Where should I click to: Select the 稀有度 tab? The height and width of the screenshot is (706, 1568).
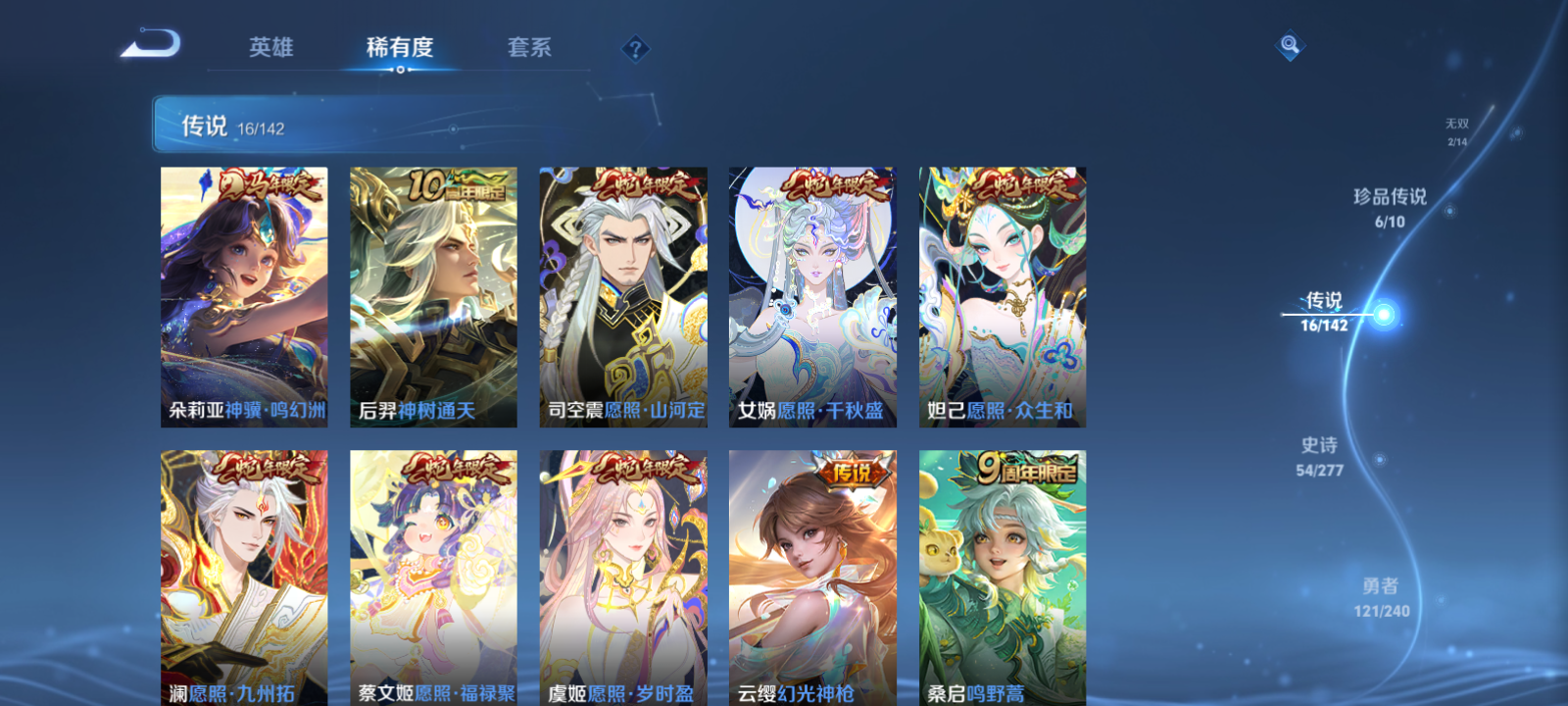point(398,46)
